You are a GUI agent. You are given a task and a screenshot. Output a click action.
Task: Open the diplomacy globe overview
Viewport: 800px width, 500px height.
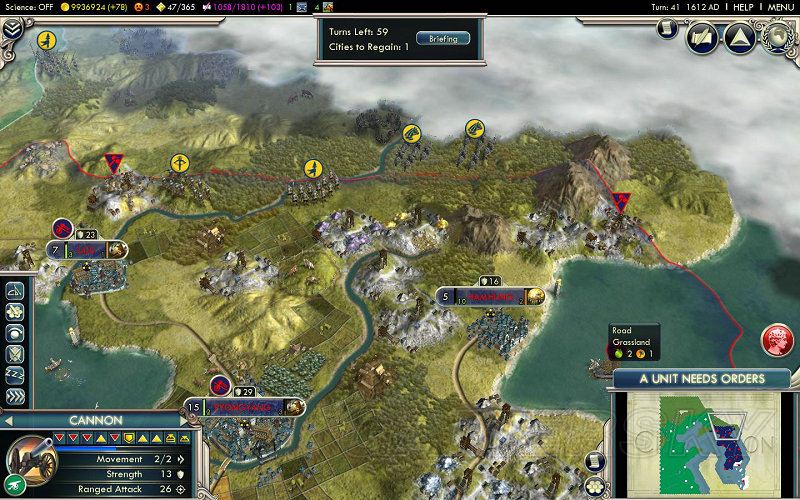(778, 38)
